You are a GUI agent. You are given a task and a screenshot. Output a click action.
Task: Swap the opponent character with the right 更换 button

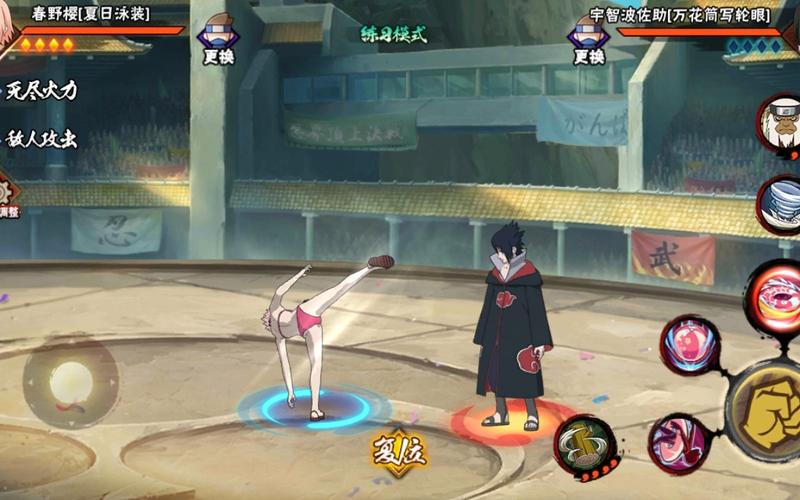pos(588,39)
